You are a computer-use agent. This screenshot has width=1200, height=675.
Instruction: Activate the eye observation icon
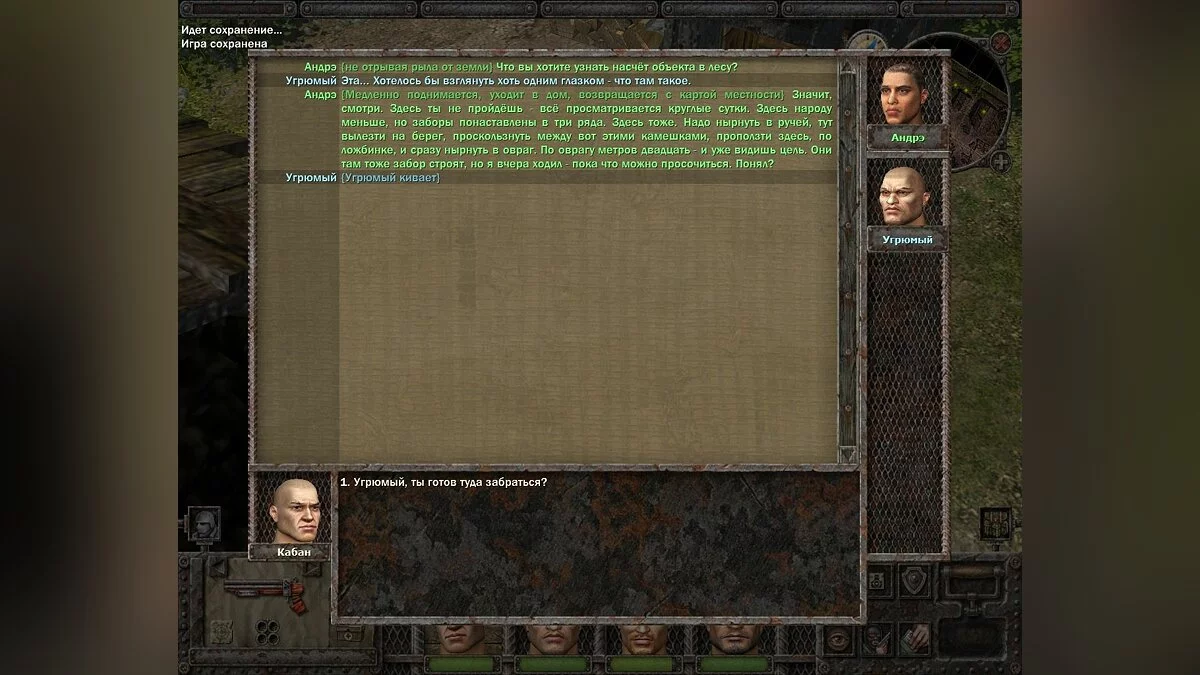(838, 640)
